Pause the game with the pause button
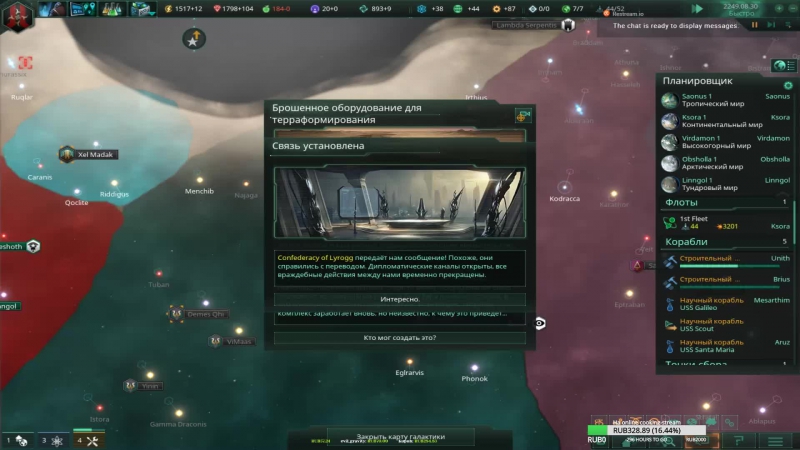This screenshot has width=800, height=450. 756,24
